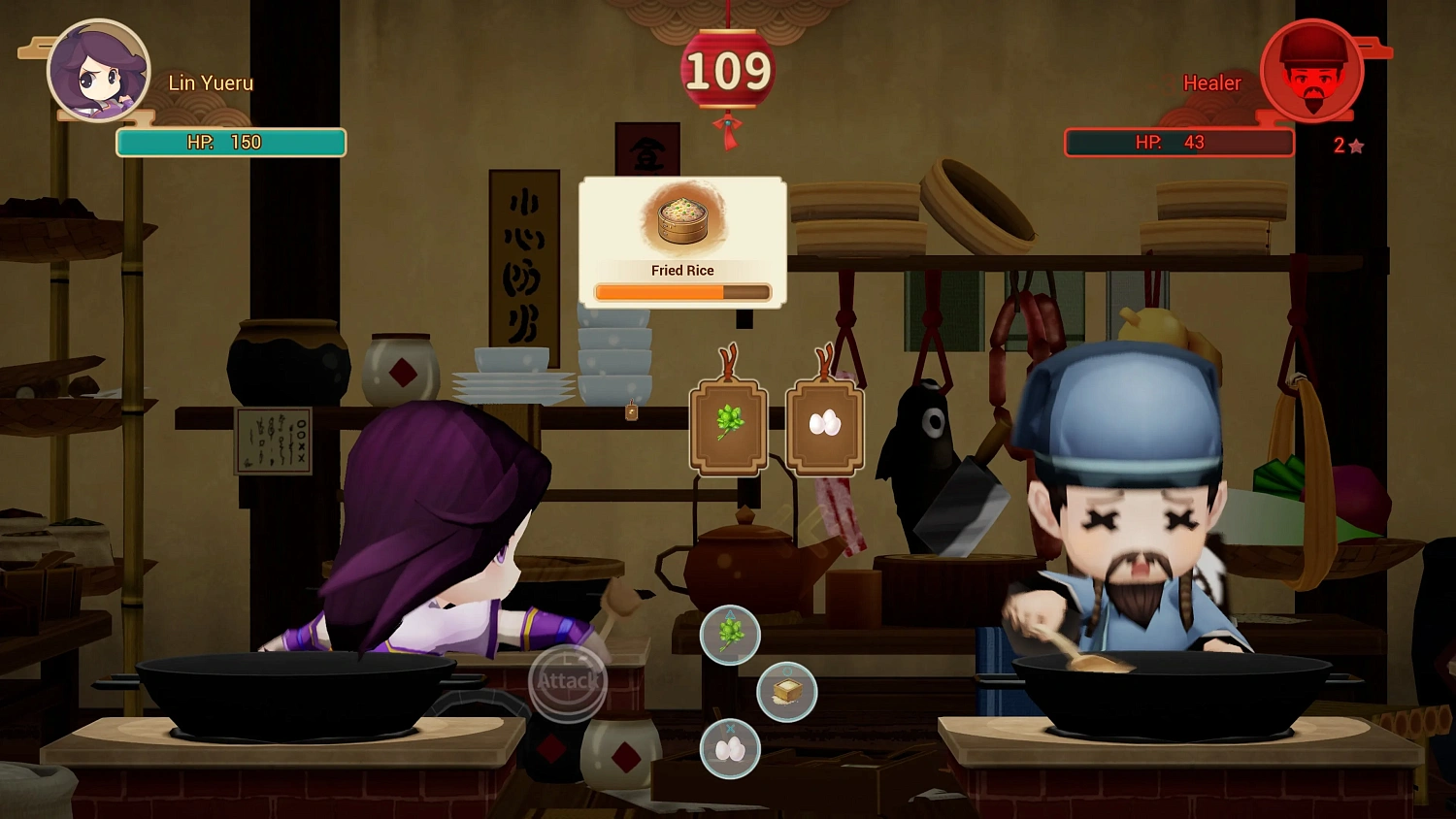Image resolution: width=1456 pixels, height=819 pixels.
Task: Toggle the X marker on the eggs bubble
Action: [x=729, y=730]
